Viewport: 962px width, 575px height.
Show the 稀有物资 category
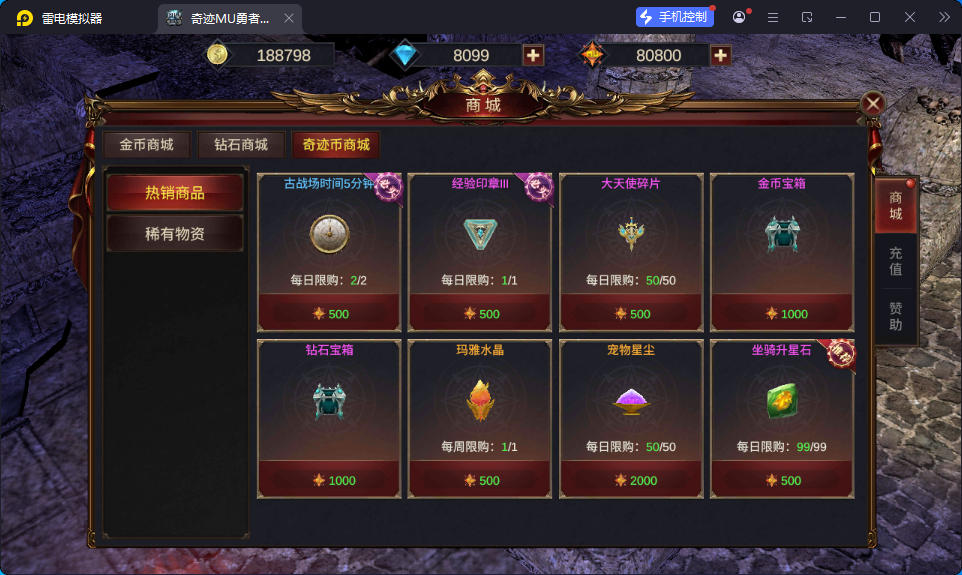coord(175,234)
